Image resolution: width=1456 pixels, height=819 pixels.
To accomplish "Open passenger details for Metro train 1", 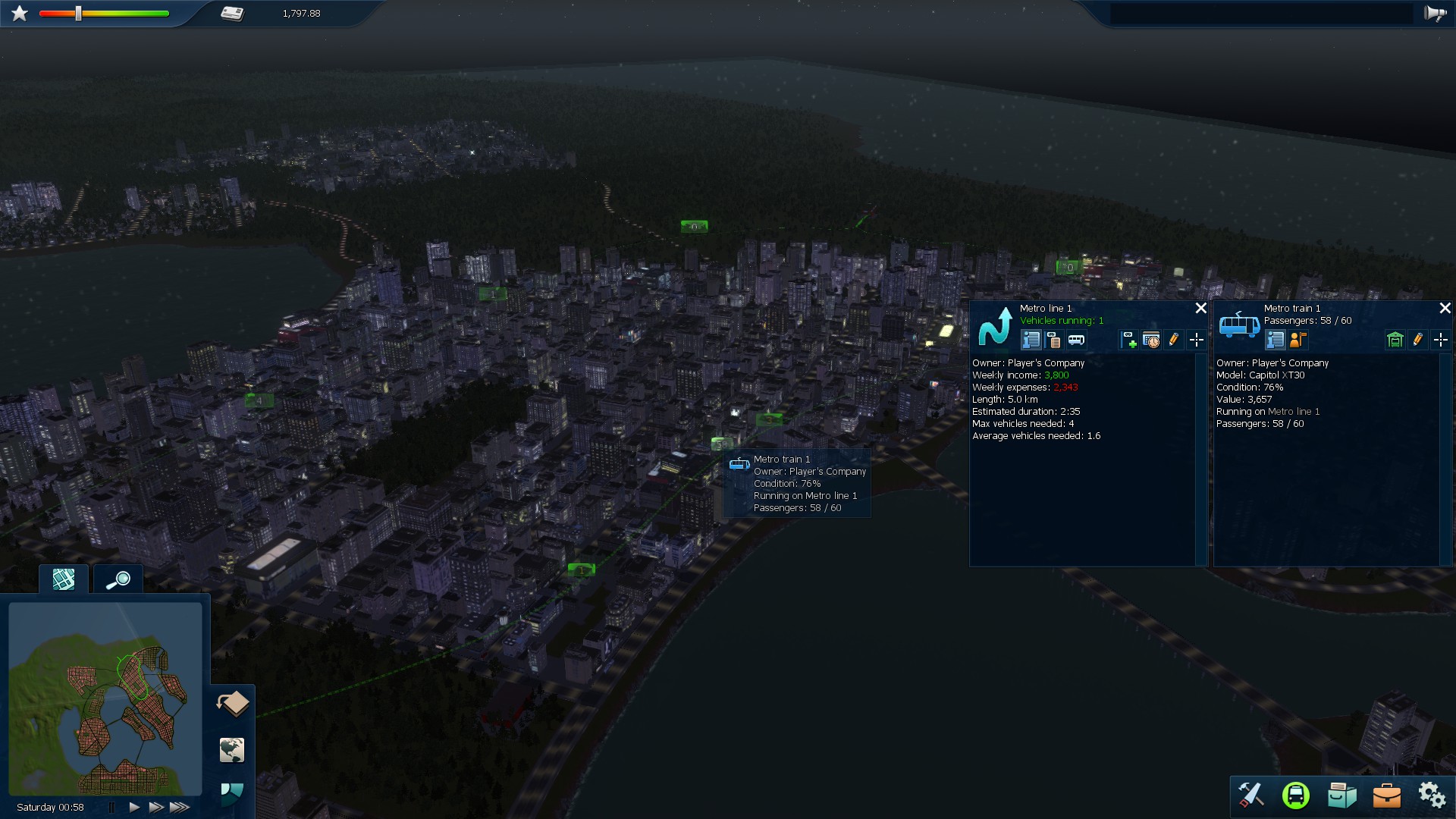I will [1298, 340].
